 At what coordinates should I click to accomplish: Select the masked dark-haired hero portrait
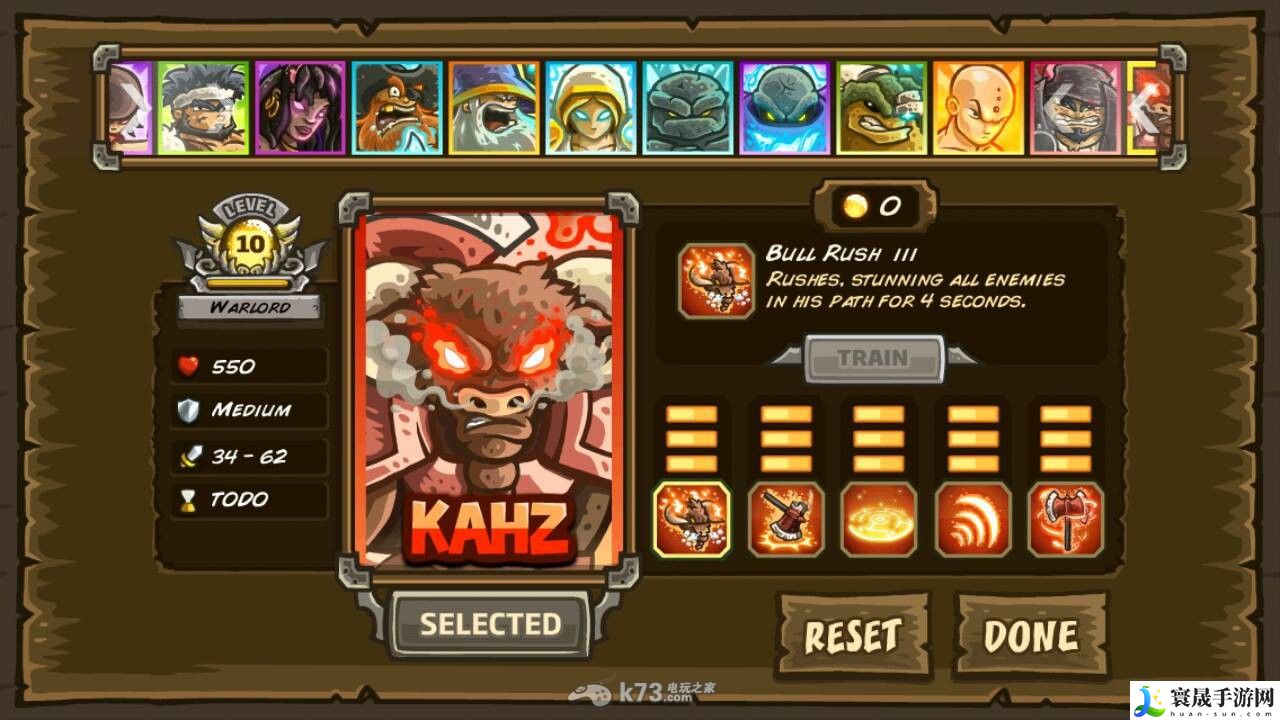tap(1076, 108)
